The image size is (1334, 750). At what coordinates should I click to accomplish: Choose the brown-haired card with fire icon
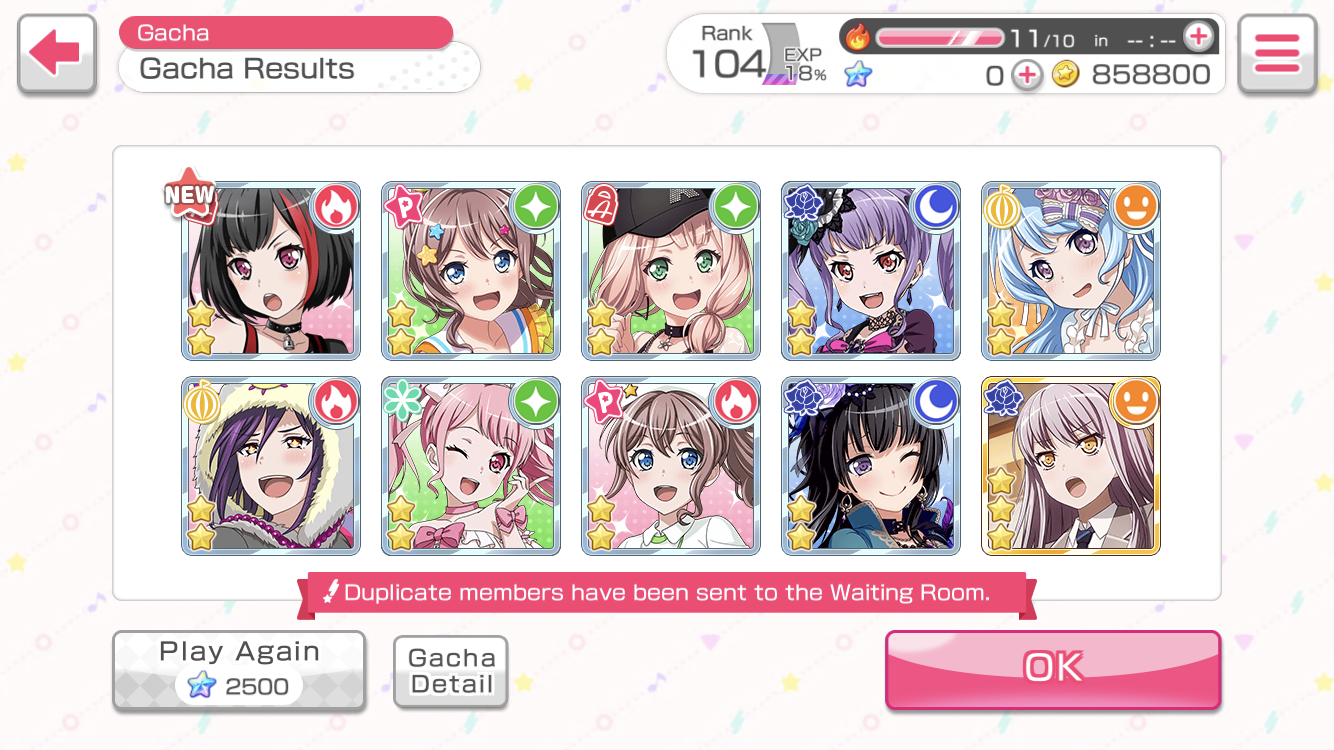pyautogui.click(x=671, y=466)
